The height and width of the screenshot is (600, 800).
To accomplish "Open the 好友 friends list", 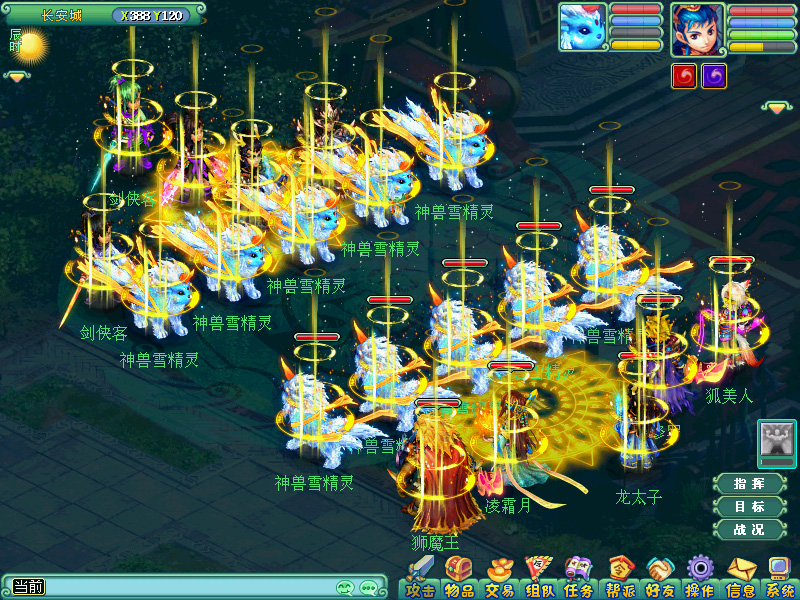I will pos(659,580).
